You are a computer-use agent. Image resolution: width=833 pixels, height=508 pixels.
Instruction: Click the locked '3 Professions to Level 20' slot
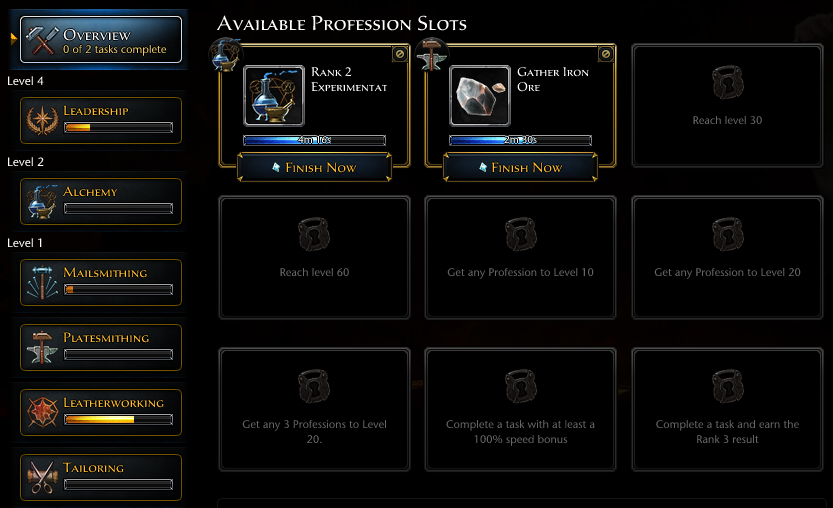tap(315, 409)
